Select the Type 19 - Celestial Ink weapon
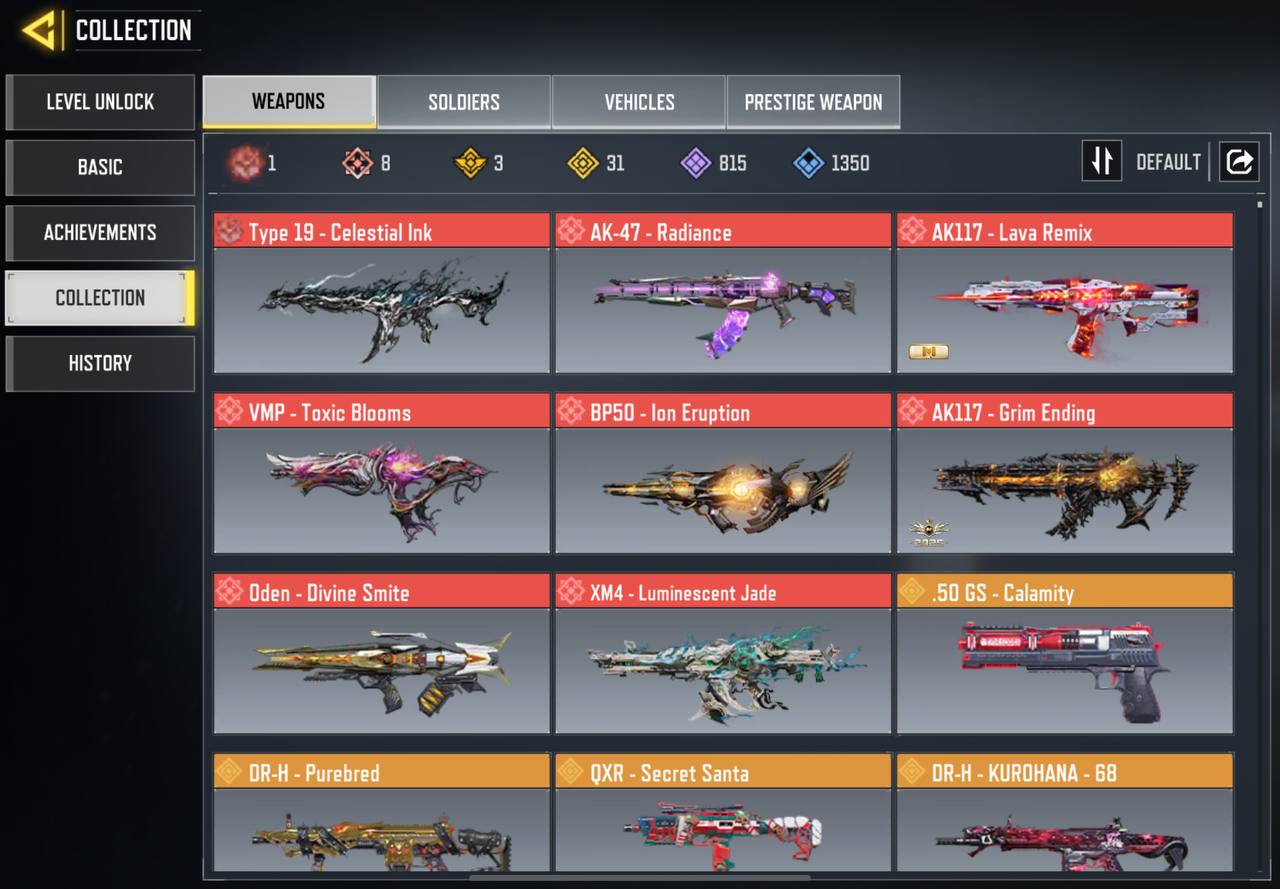This screenshot has width=1280, height=889. pyautogui.click(x=381, y=293)
